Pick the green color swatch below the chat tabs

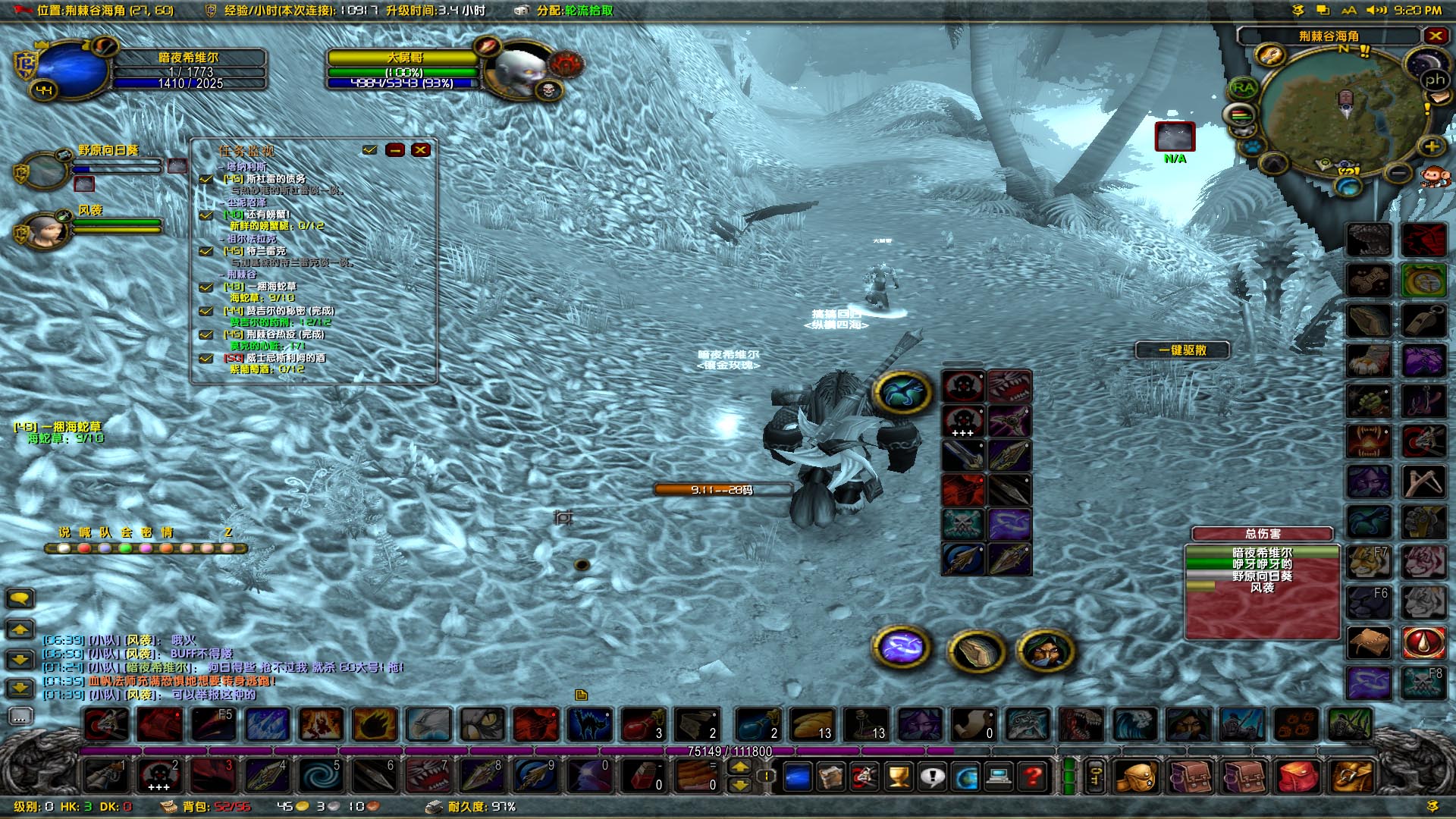click(126, 548)
